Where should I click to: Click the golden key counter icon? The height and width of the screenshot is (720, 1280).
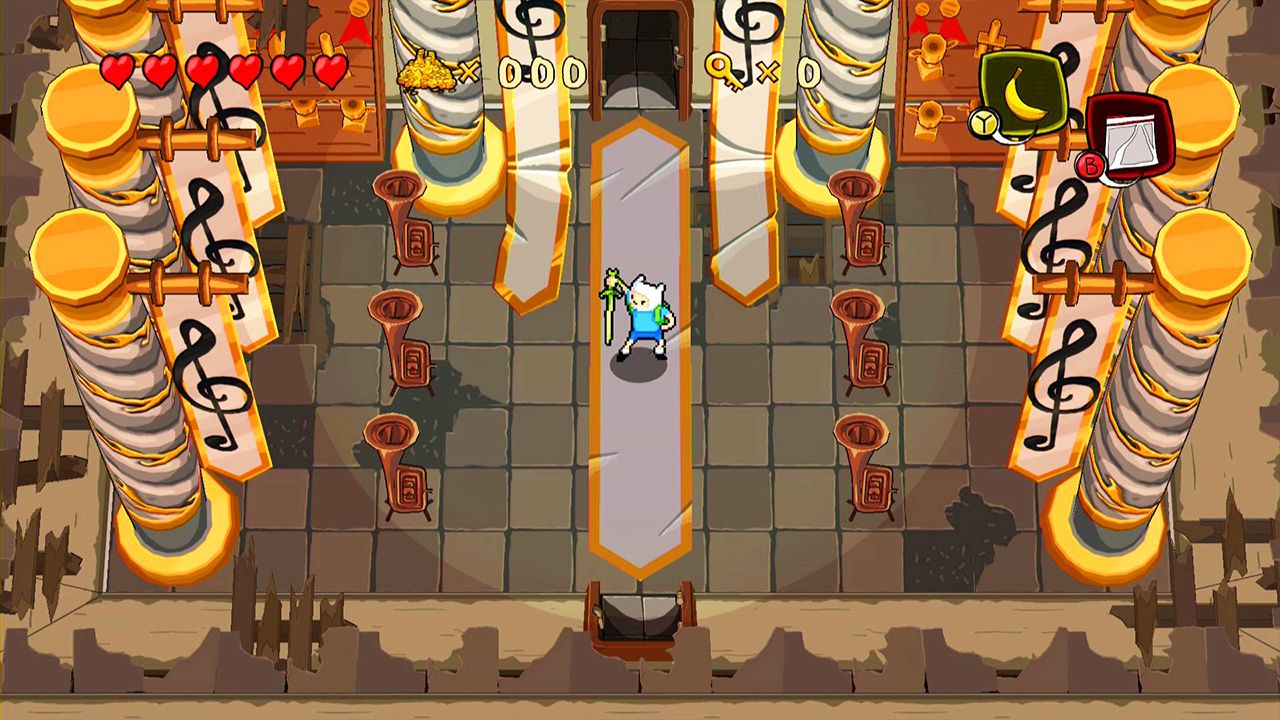coord(724,72)
